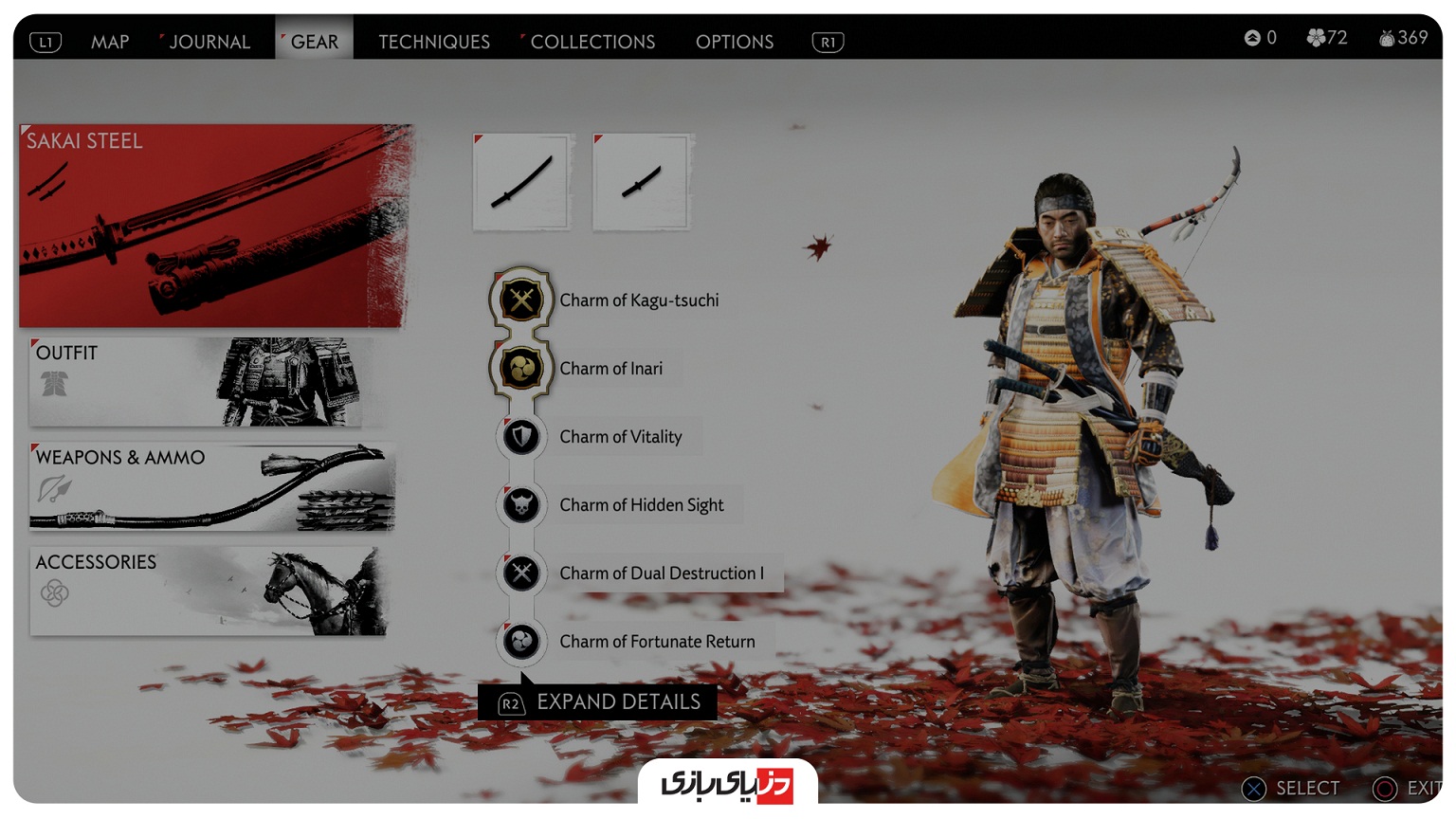Open the Charm of Dual Destruction I slot
Viewport: 1456px width, 819px height.
(x=520, y=573)
